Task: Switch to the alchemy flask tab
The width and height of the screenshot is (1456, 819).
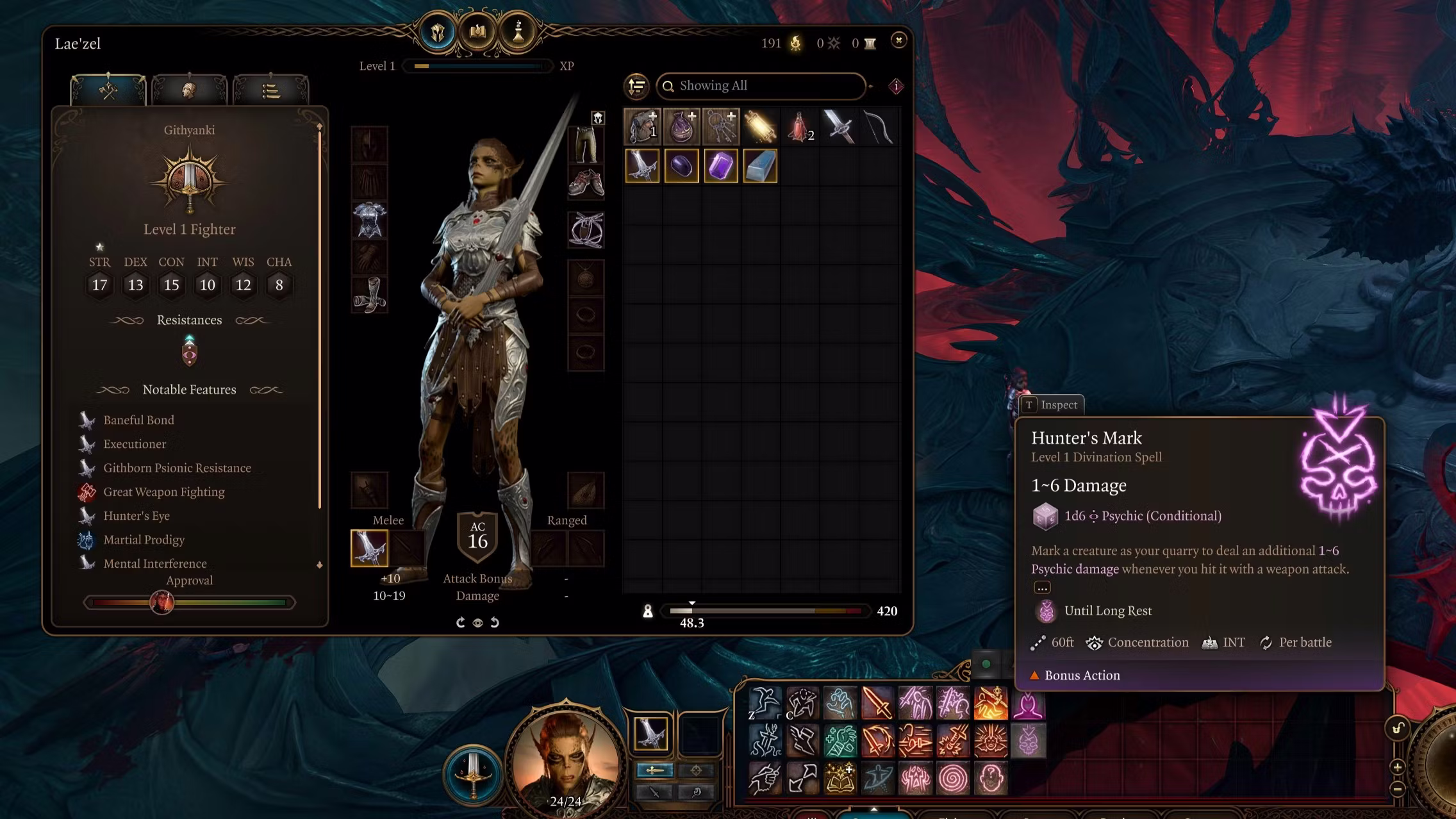Action: pos(518,32)
